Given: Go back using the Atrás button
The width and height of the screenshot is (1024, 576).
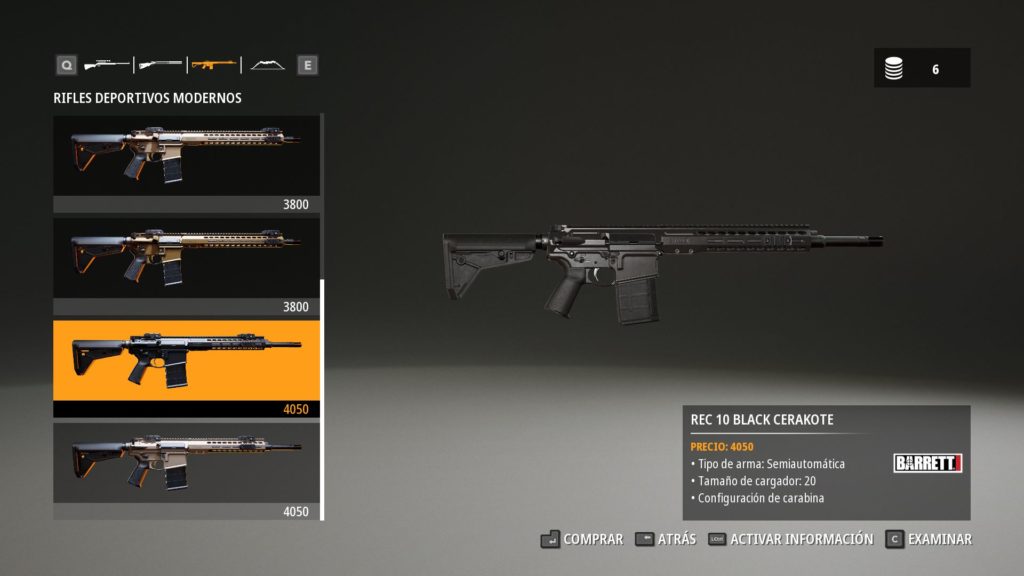Looking at the screenshot, I should pyautogui.click(x=666, y=539).
